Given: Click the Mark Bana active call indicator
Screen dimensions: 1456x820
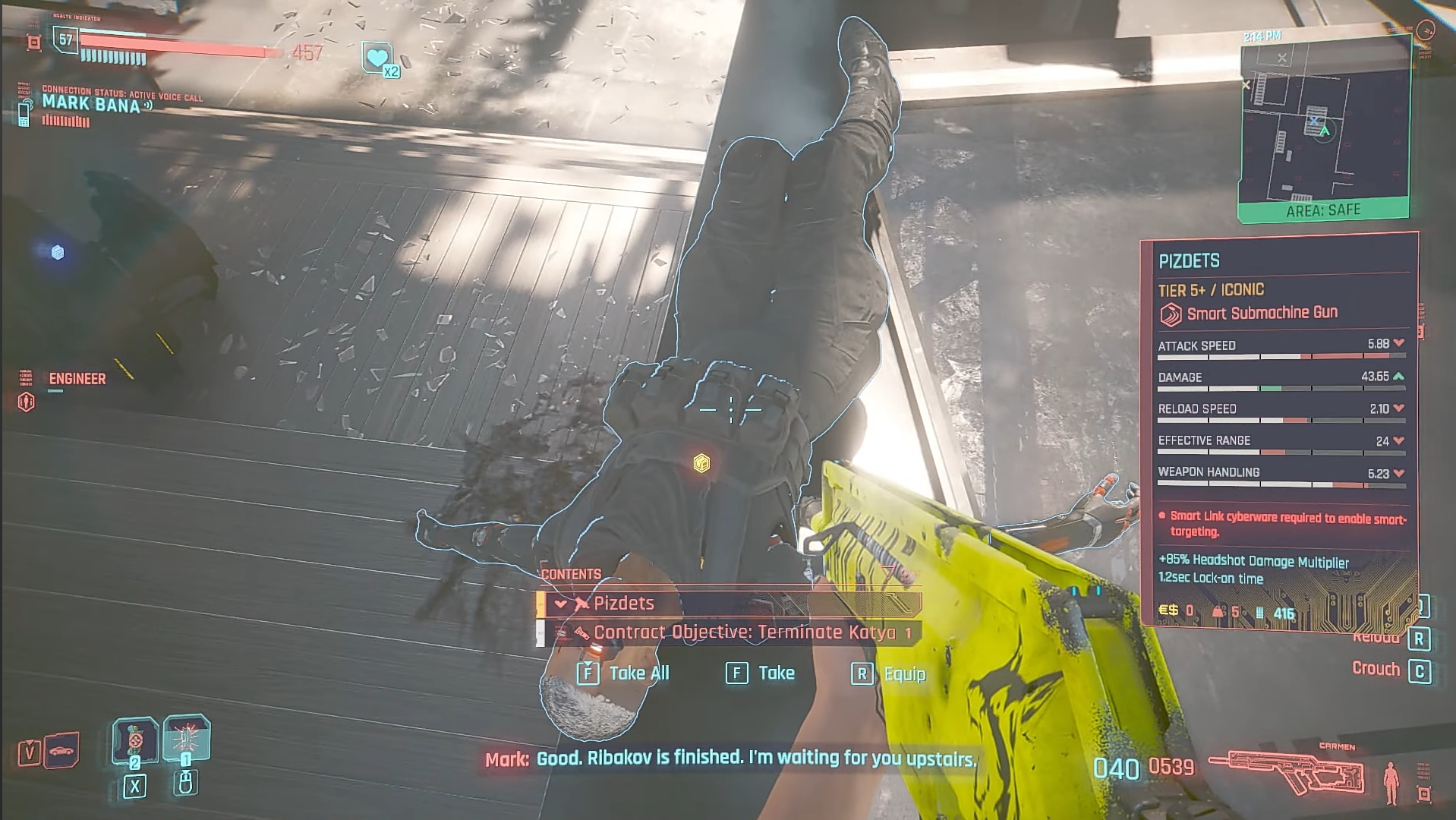Looking at the screenshot, I should point(91,105).
